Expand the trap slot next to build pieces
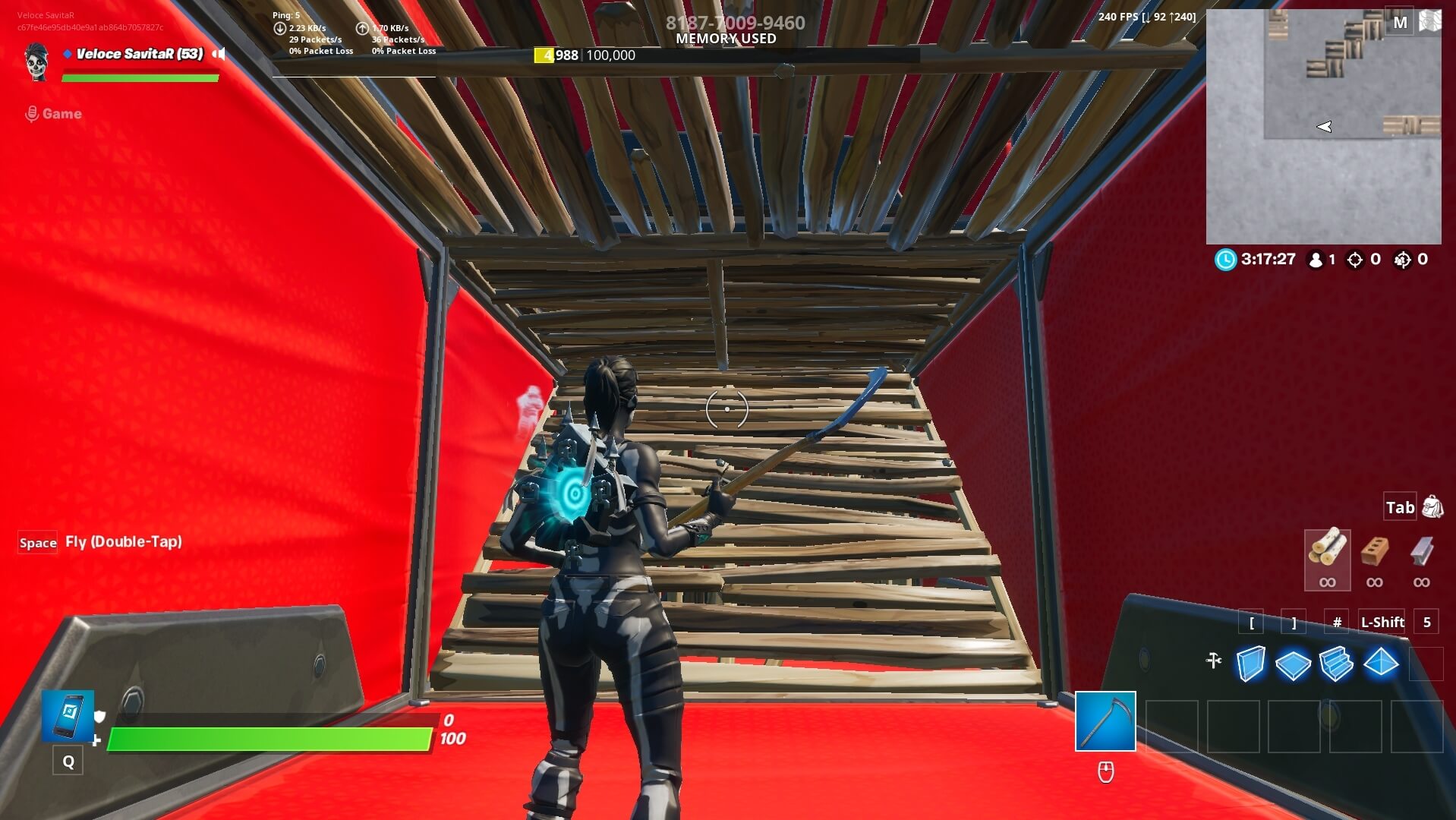The height and width of the screenshot is (820, 1456). click(x=1426, y=664)
